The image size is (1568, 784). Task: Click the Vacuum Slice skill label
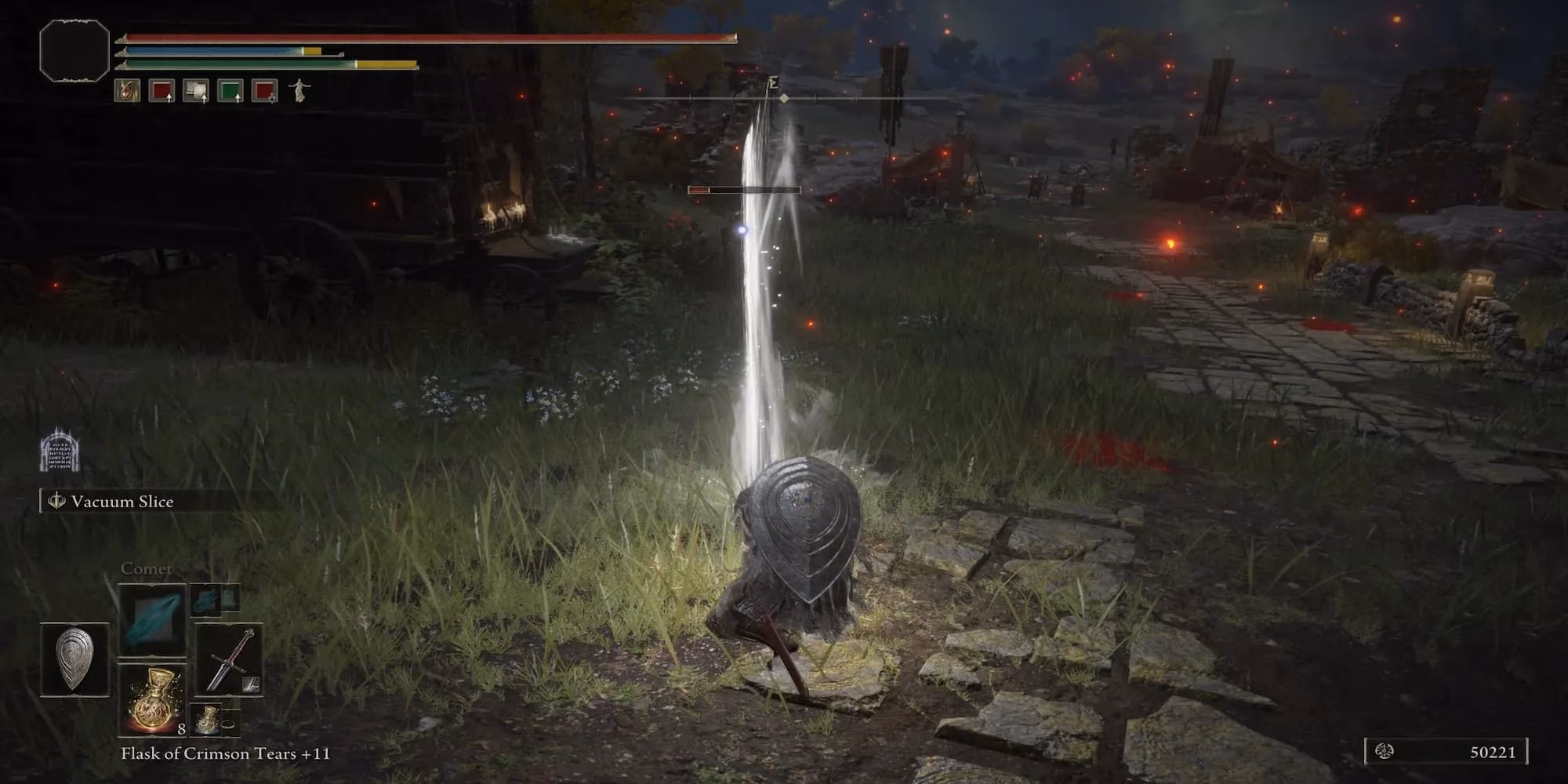pos(122,502)
